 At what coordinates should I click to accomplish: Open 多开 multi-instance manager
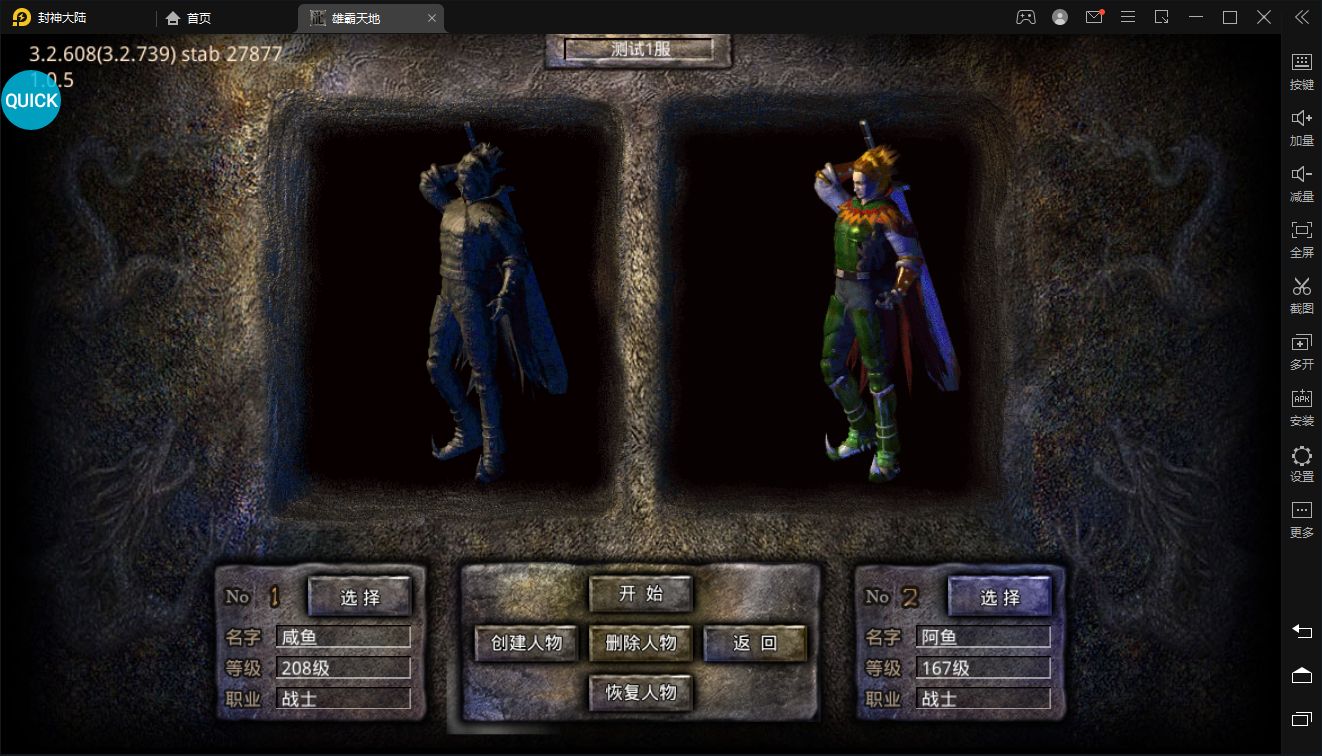point(1301,352)
